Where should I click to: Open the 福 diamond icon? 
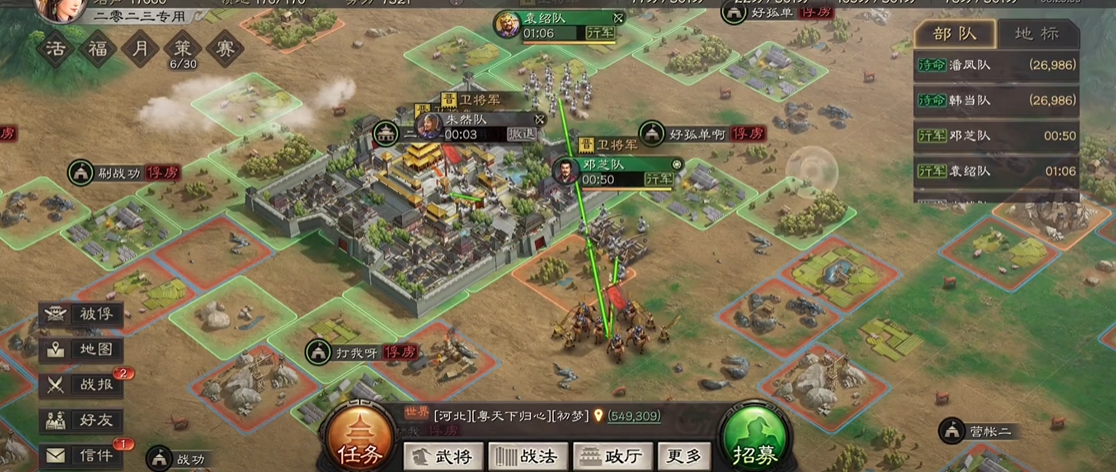point(99,48)
